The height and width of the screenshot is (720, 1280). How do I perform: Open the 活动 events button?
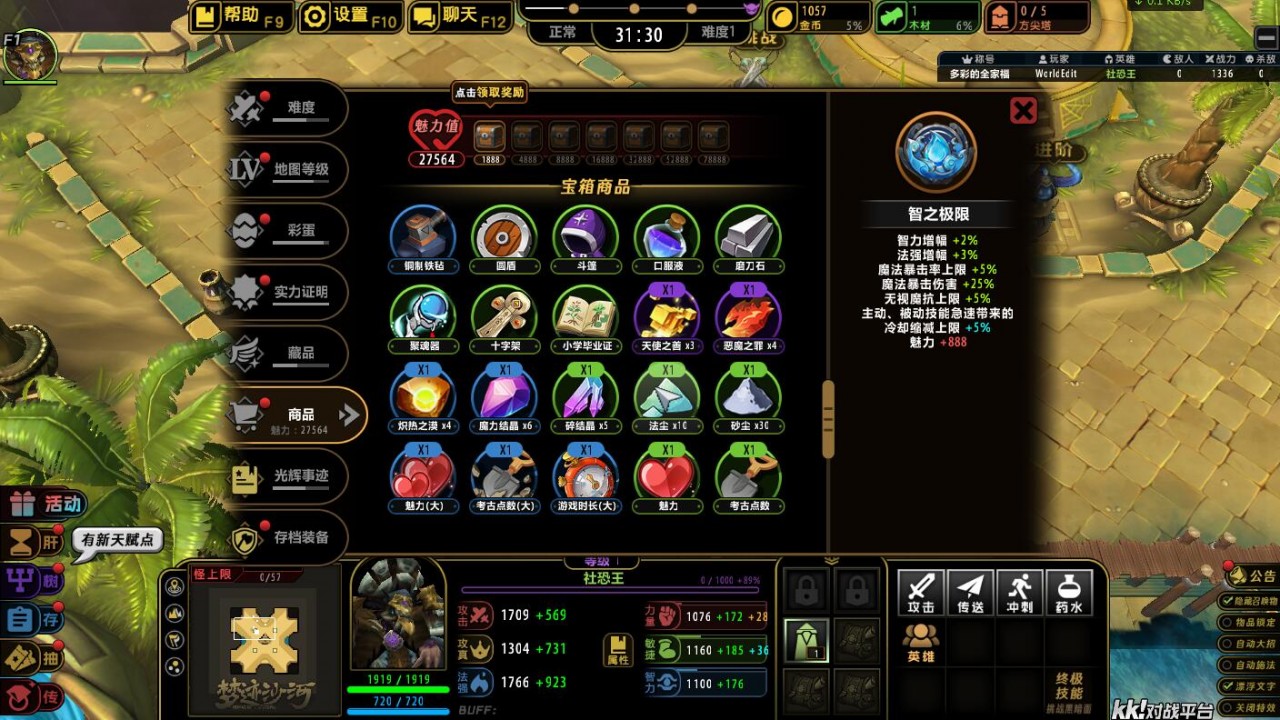(48, 504)
